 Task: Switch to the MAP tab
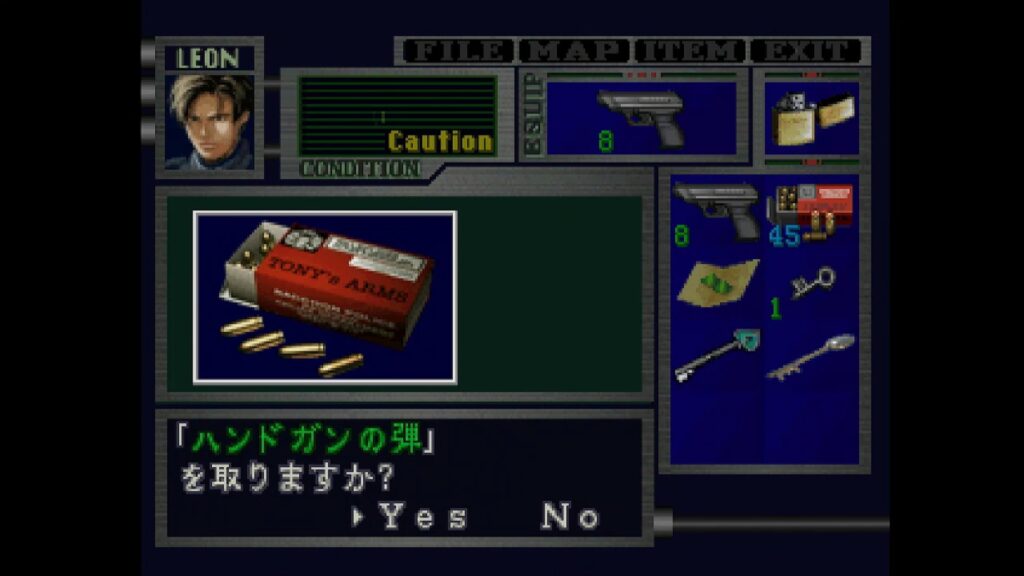pos(576,50)
